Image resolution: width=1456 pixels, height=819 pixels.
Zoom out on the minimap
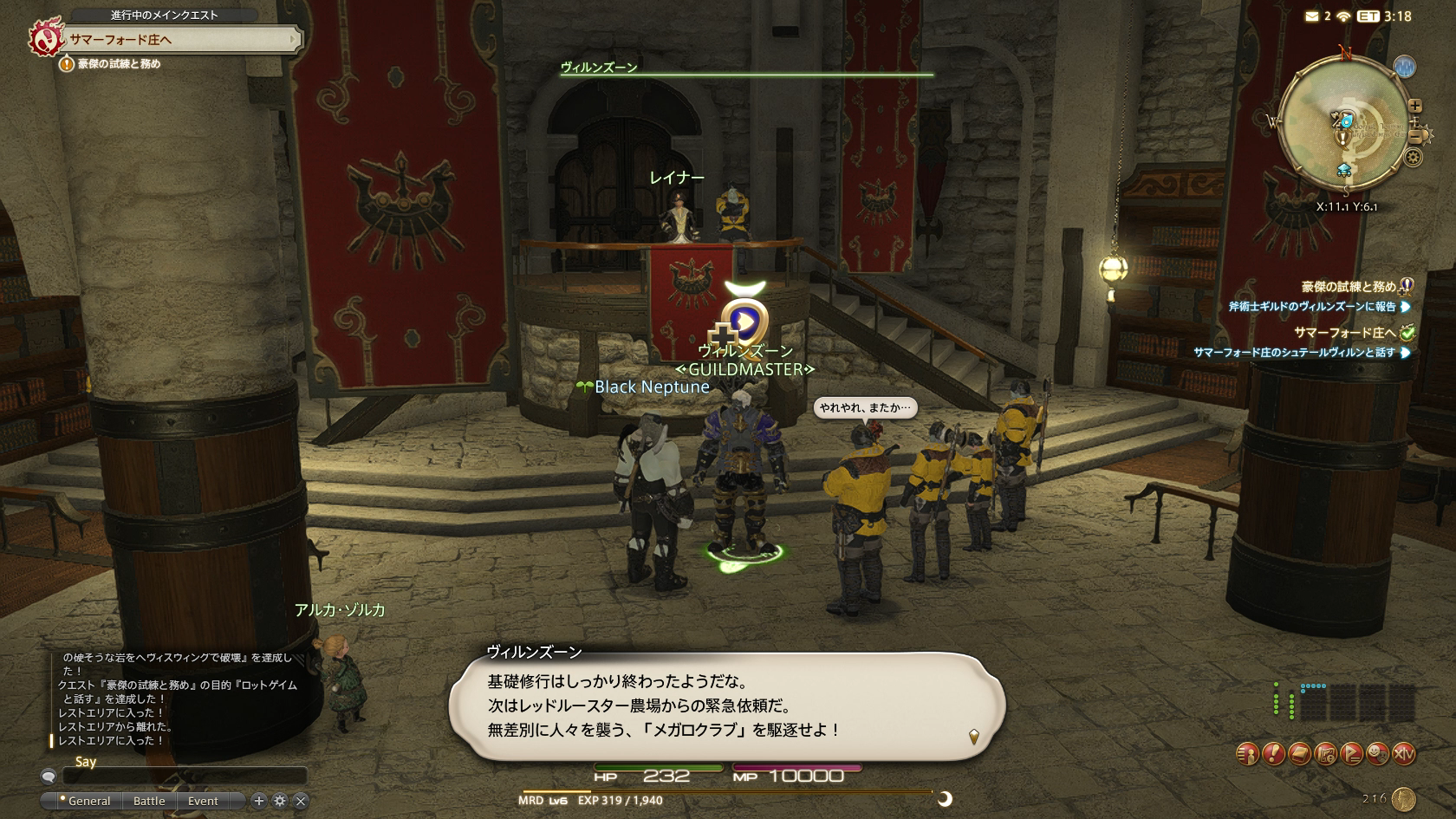pos(1415,136)
